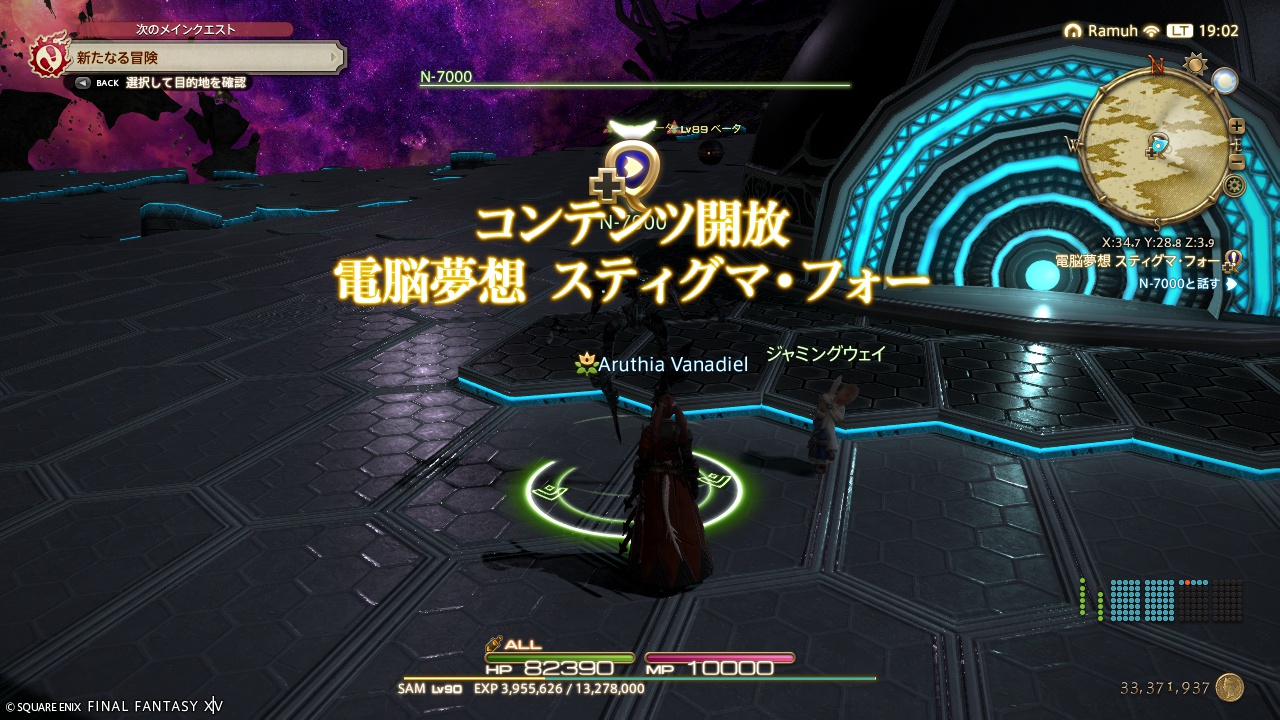1280x720 pixels.
Task: Open the minimap settings gear icon
Action: point(1234,185)
